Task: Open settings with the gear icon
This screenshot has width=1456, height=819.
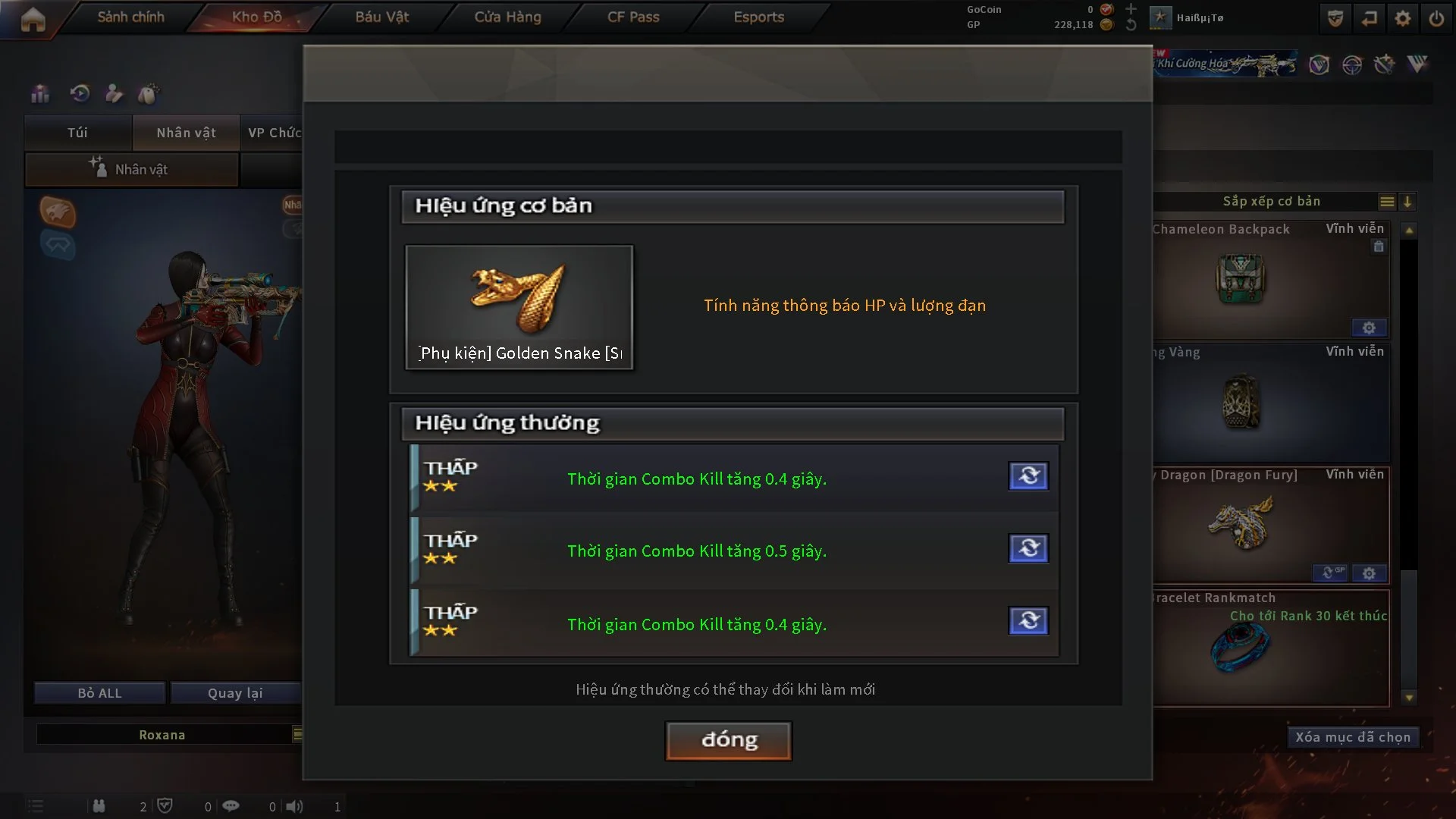Action: (x=1403, y=18)
